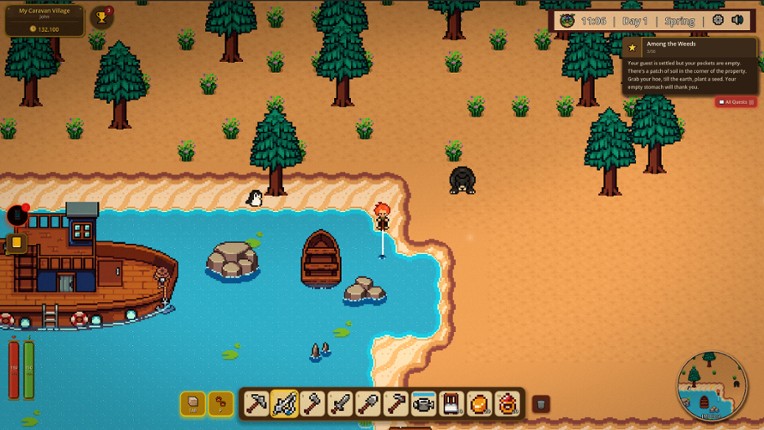Open the trophy achievements icon
The image size is (764, 430).
click(x=101, y=18)
